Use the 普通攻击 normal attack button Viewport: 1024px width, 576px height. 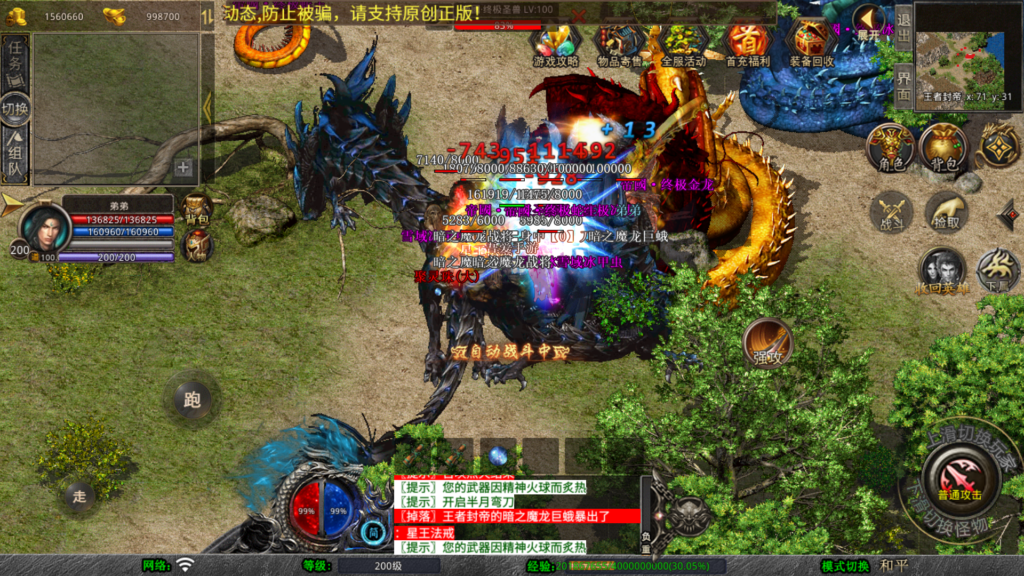(959, 476)
